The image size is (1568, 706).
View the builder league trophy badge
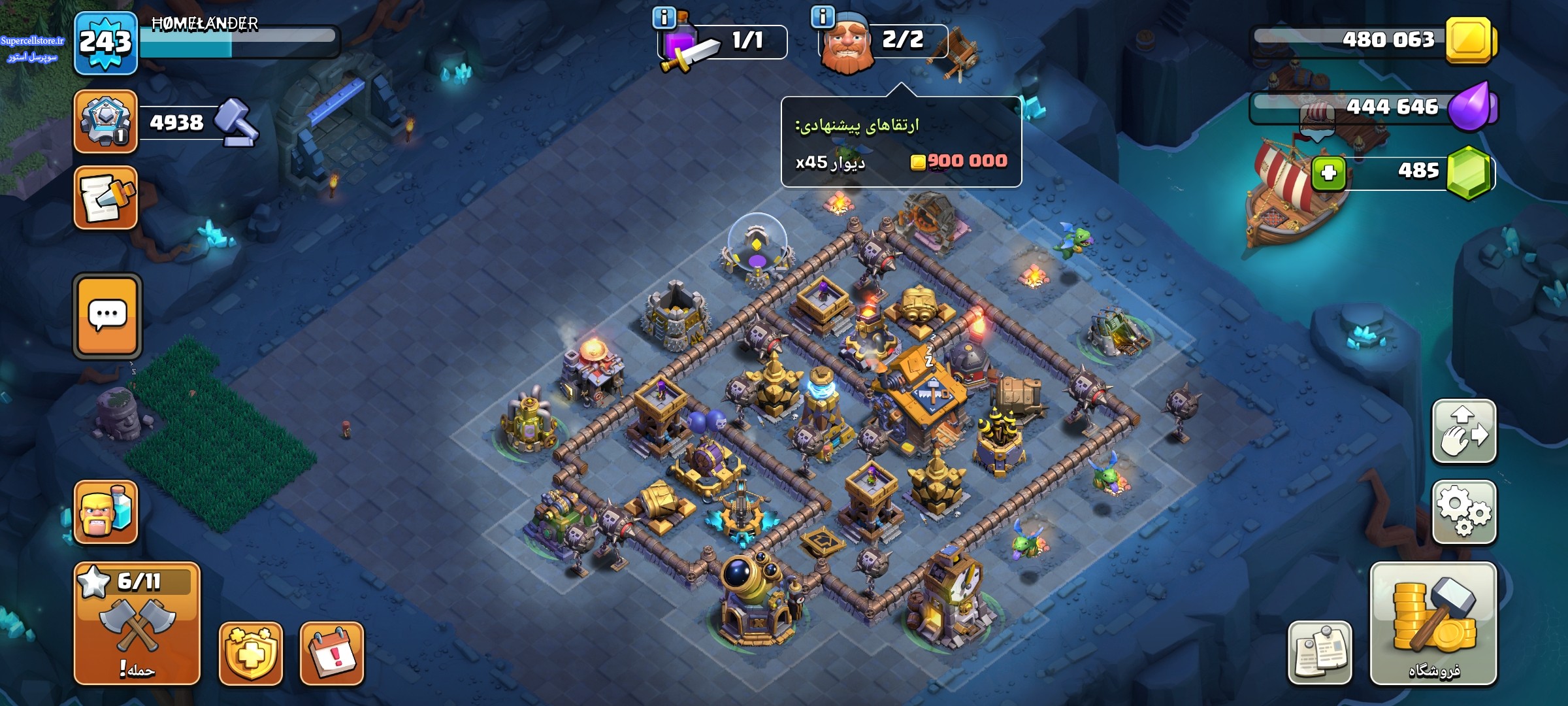coord(105,122)
